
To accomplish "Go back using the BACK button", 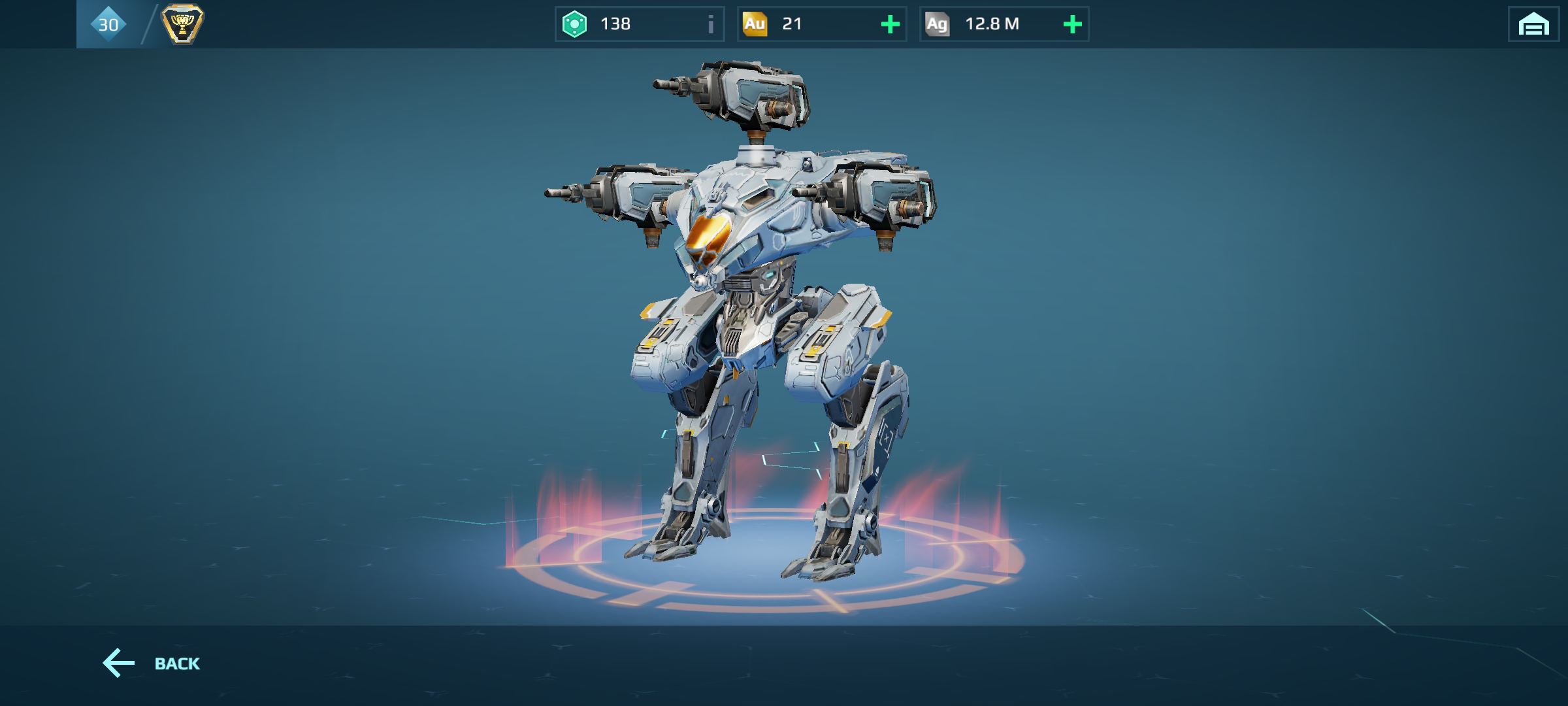I will [x=152, y=664].
